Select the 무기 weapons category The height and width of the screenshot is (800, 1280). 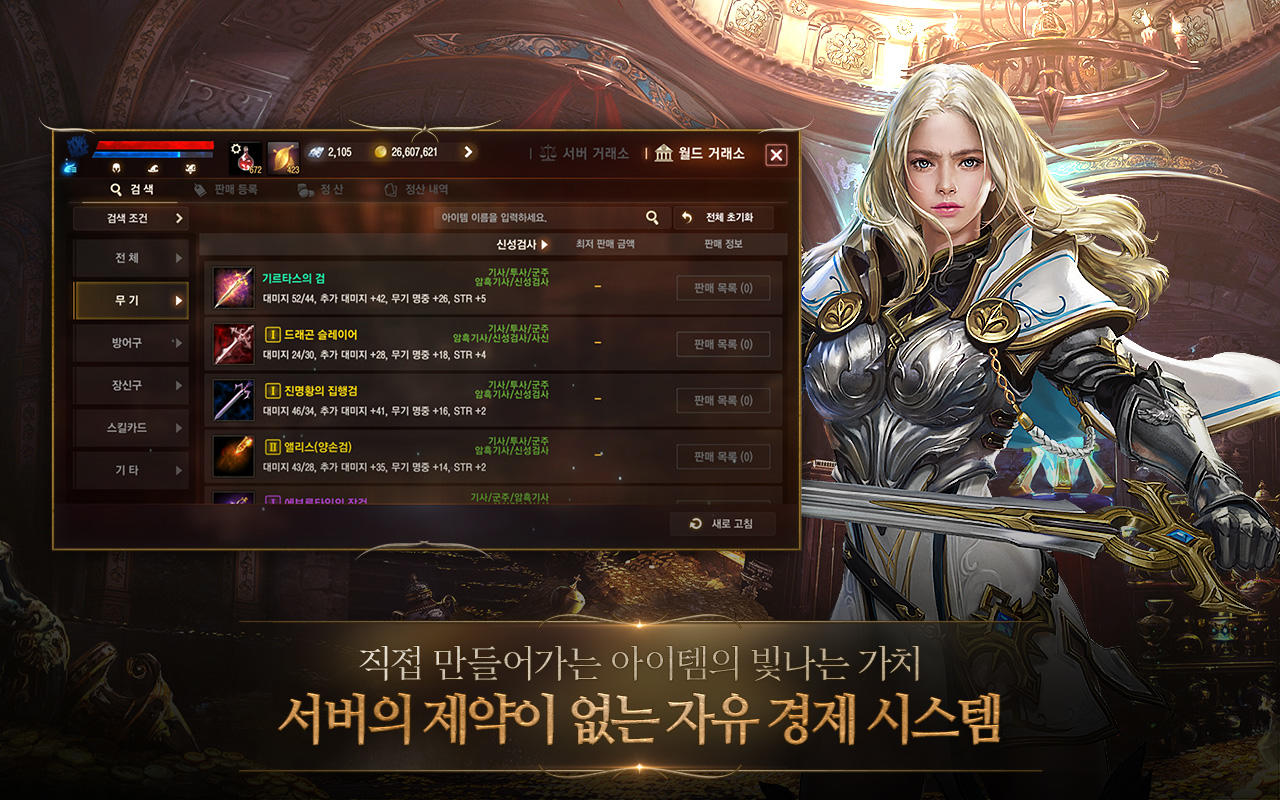click(130, 298)
